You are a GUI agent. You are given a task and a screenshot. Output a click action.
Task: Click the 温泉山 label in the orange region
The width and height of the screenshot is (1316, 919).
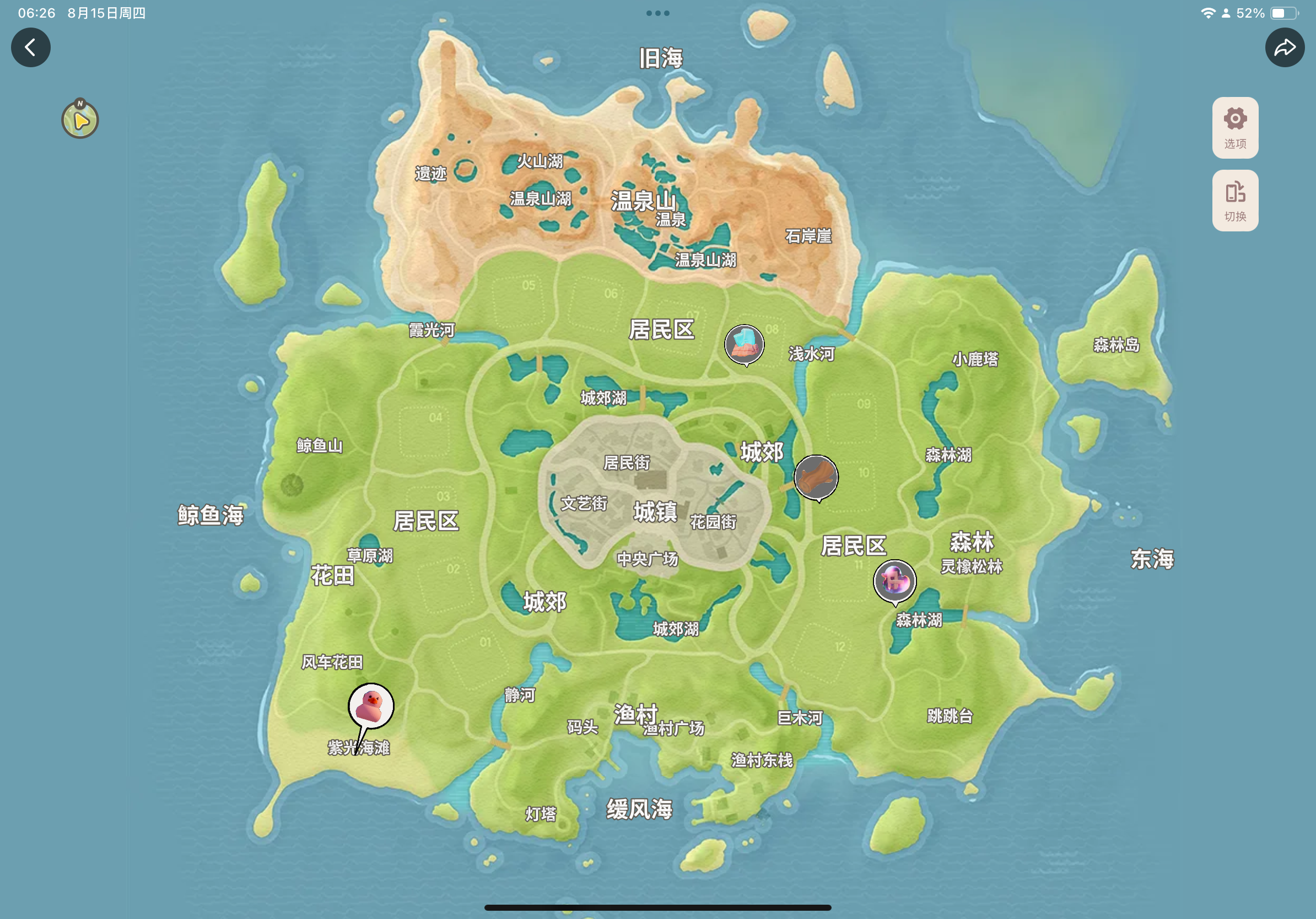coord(644,202)
